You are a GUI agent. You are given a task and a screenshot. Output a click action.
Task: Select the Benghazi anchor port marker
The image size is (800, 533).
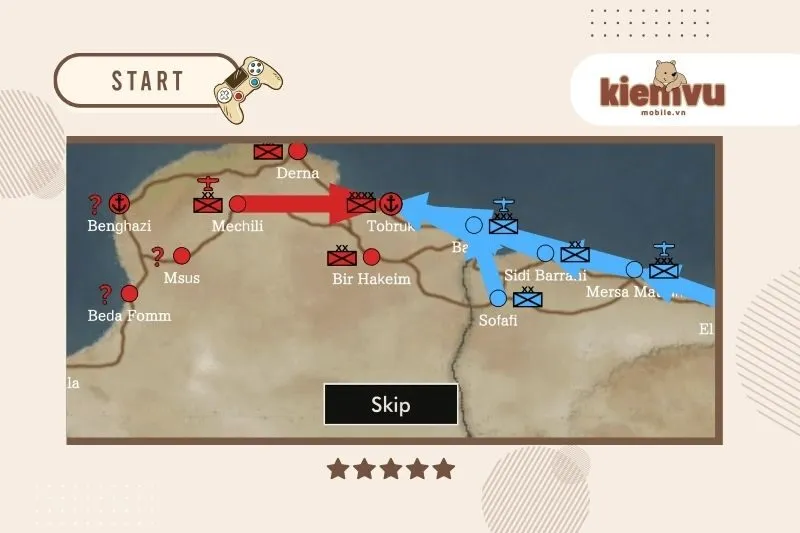click(119, 203)
